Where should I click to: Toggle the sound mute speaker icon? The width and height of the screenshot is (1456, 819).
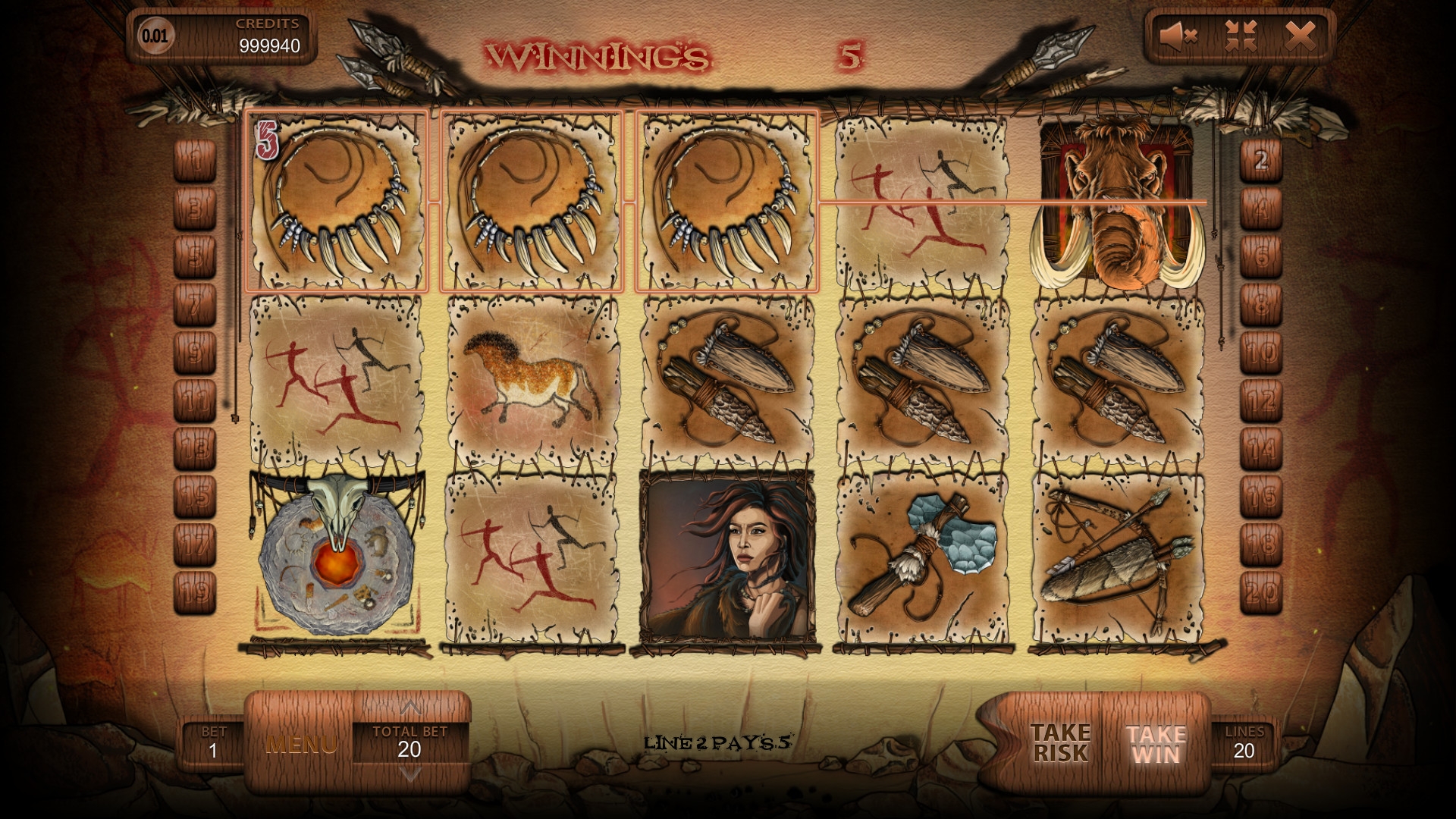coord(1178,36)
